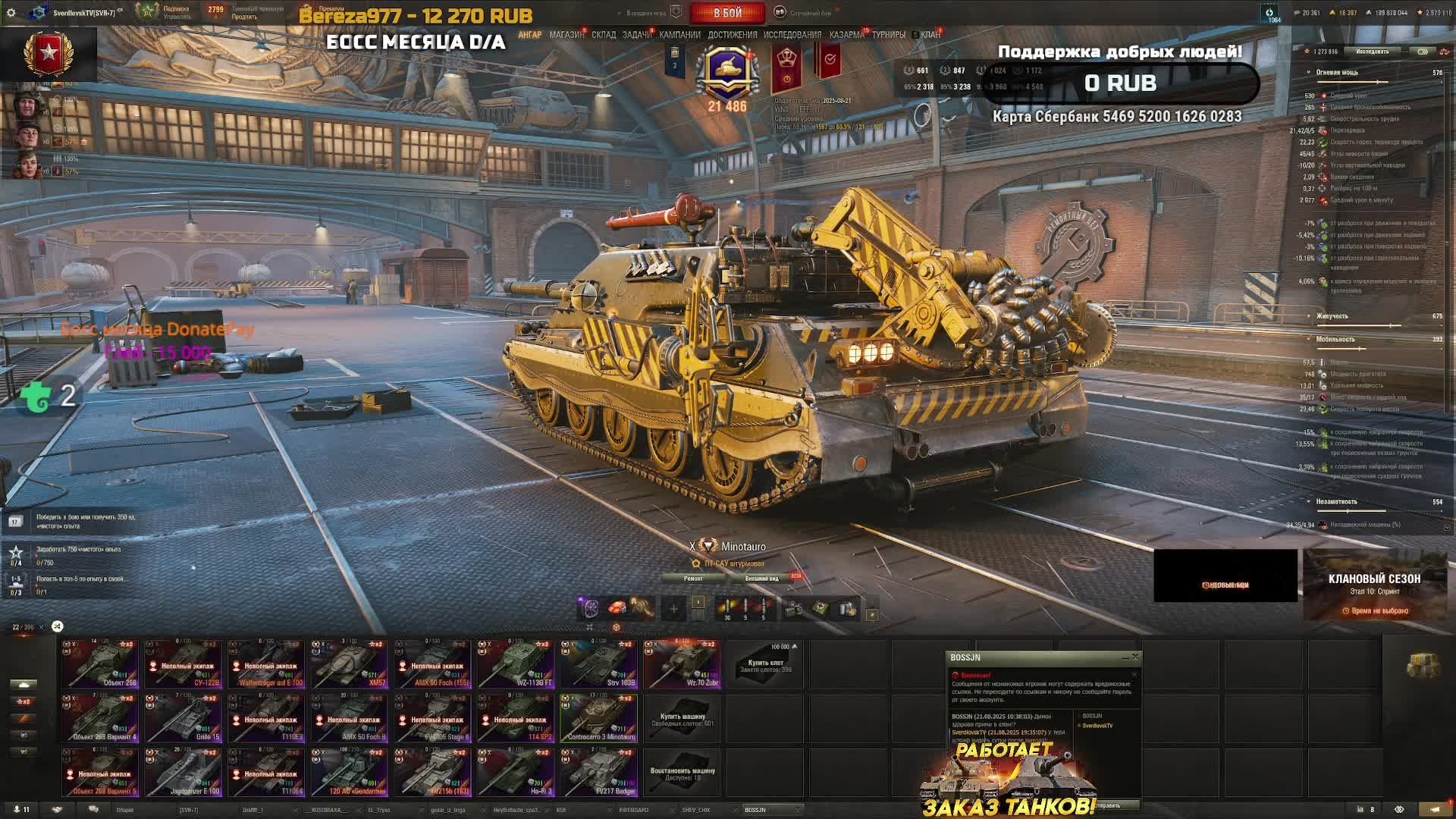The width and height of the screenshot is (1456, 819).
Task: Choose the Grille 15 tank tile
Action: coord(184,718)
